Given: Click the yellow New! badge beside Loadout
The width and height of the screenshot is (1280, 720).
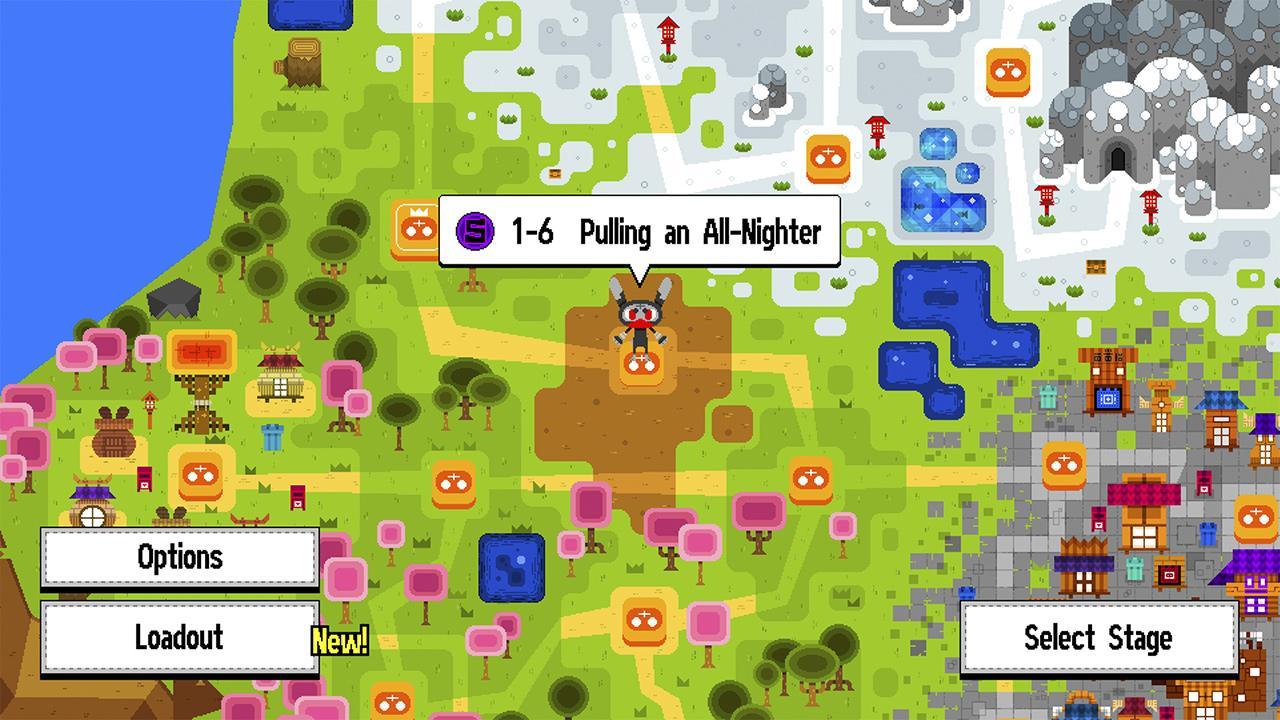Looking at the screenshot, I should (x=341, y=641).
